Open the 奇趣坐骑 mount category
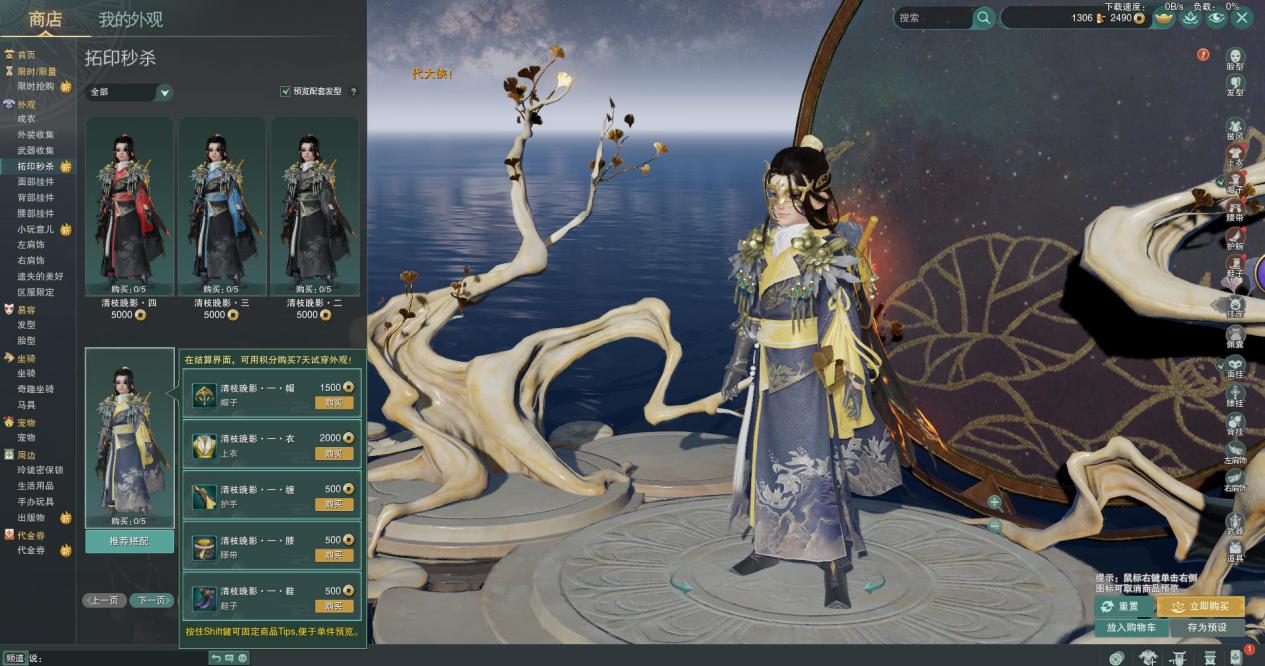The image size is (1265, 666). tap(36, 389)
